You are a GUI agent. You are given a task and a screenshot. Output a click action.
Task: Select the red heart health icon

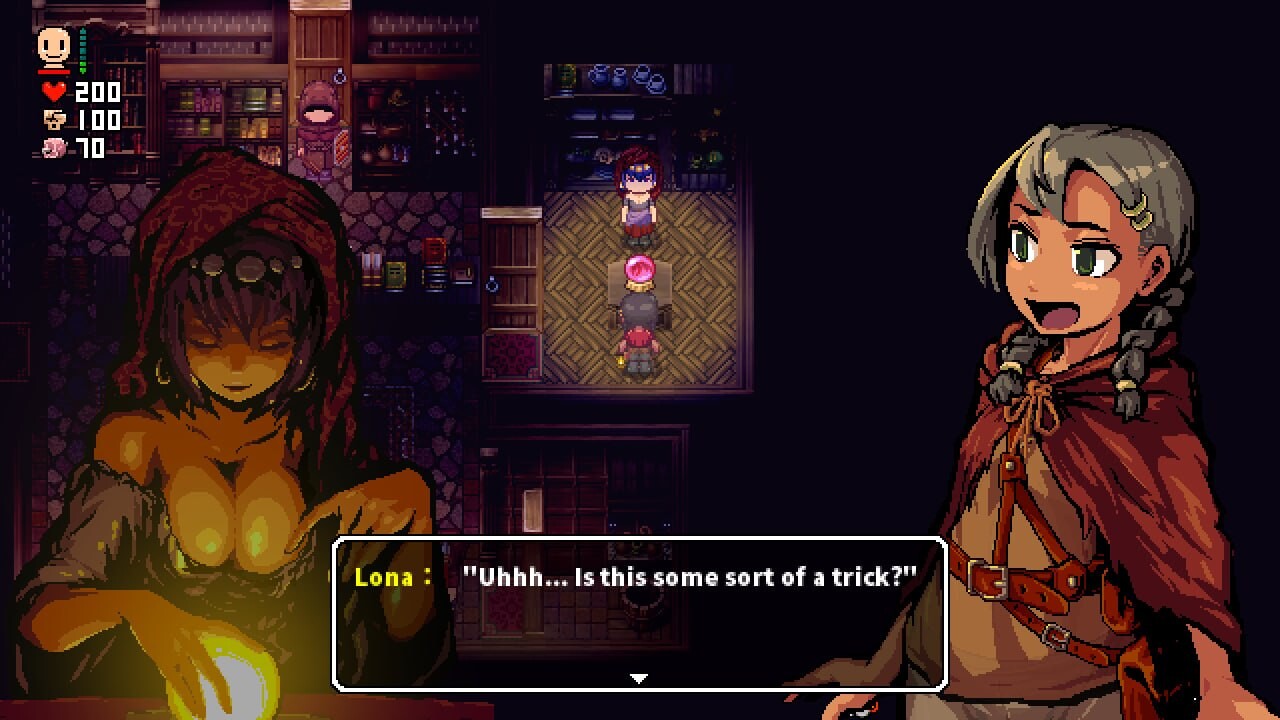point(54,91)
